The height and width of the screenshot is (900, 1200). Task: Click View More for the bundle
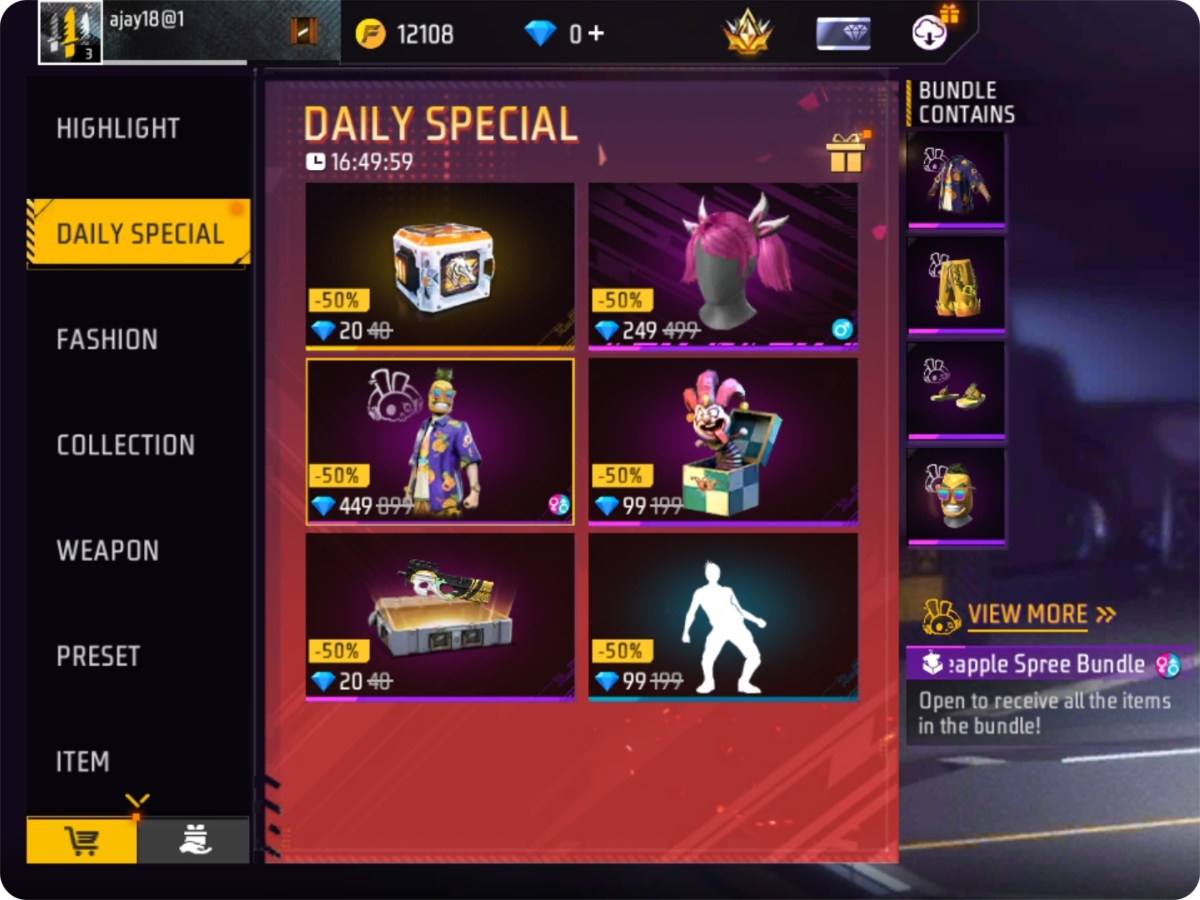(1027, 614)
